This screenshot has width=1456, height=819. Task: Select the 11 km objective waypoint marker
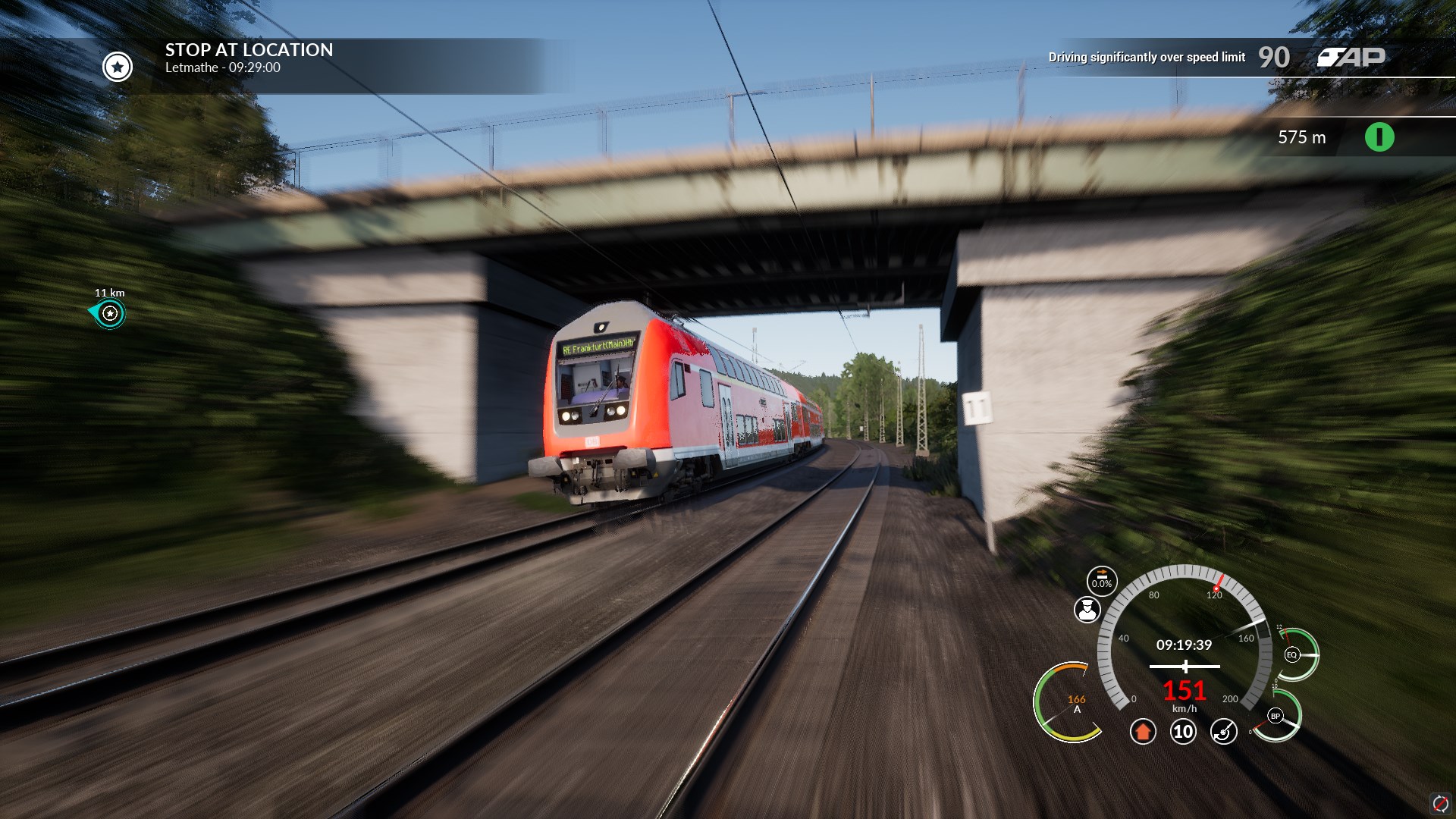(x=111, y=313)
